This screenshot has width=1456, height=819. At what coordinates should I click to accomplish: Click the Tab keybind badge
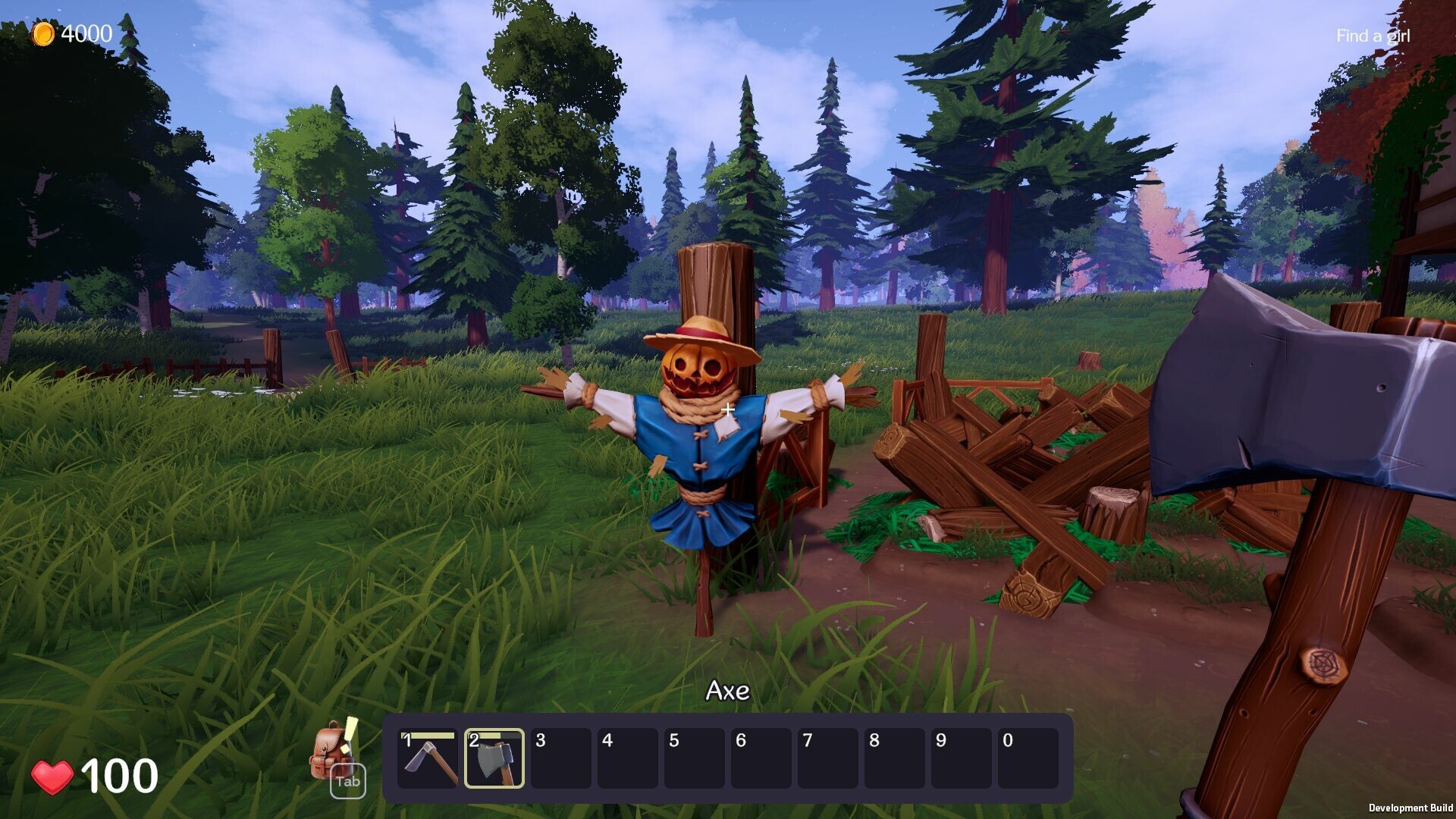347,780
